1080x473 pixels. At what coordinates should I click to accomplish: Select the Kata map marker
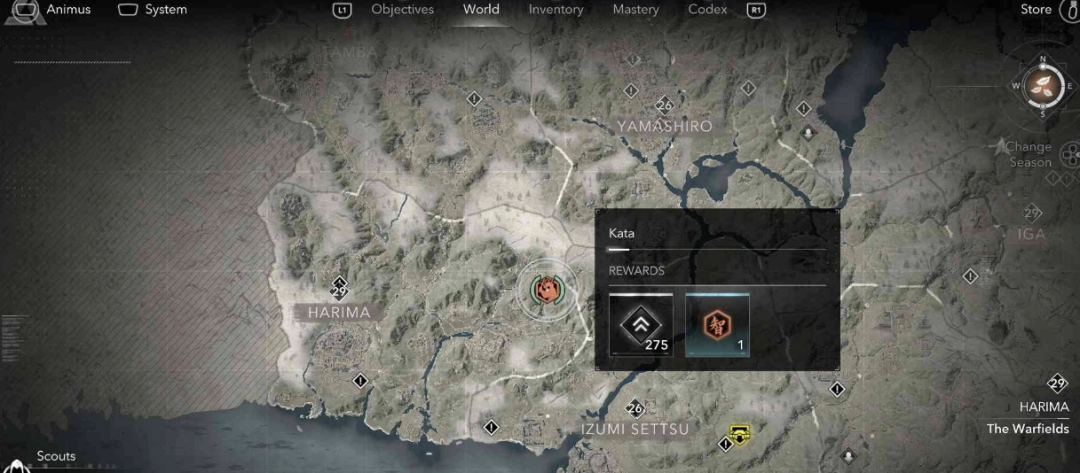point(547,291)
